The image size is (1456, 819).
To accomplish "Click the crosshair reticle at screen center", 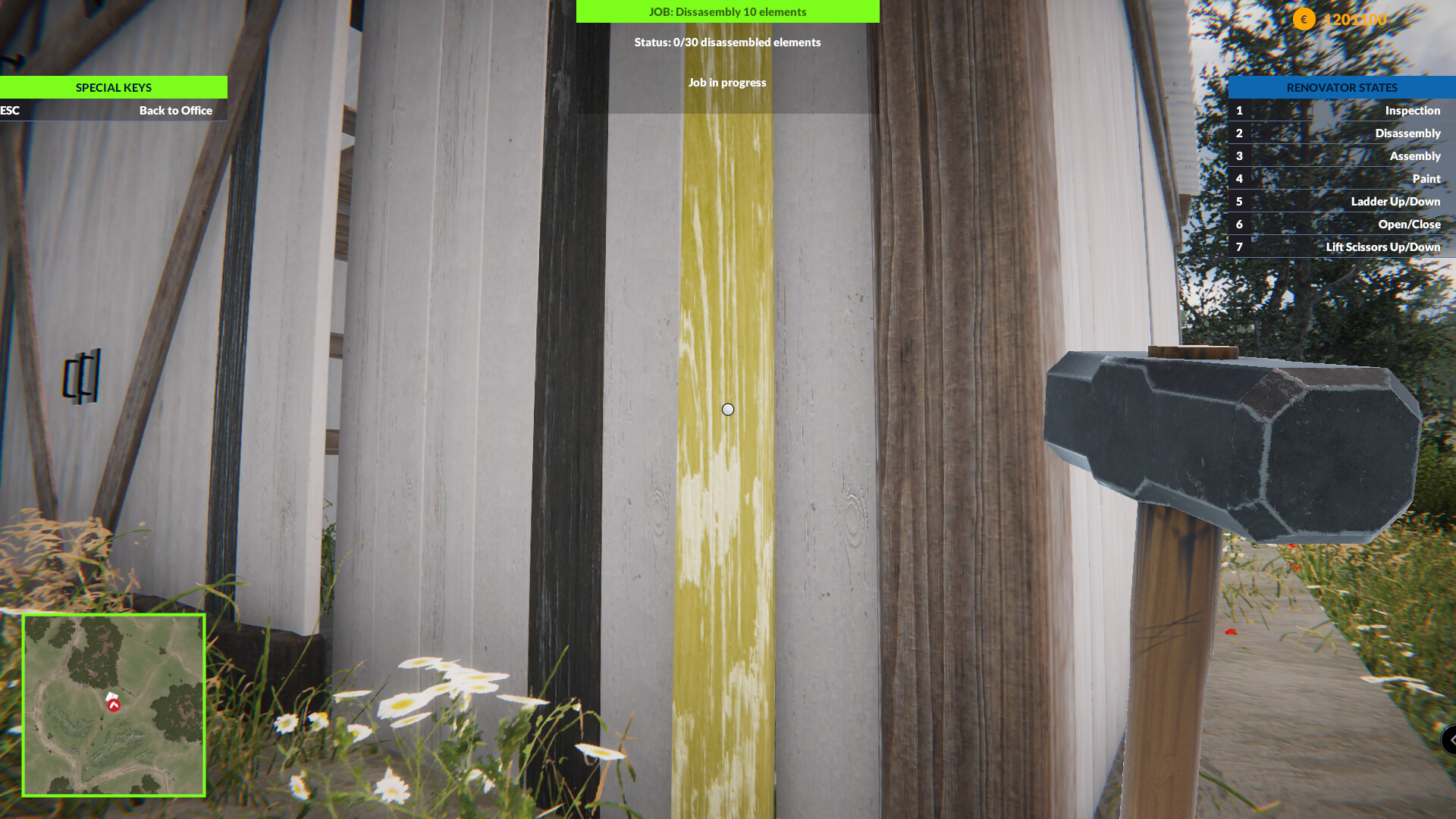I will tap(728, 409).
